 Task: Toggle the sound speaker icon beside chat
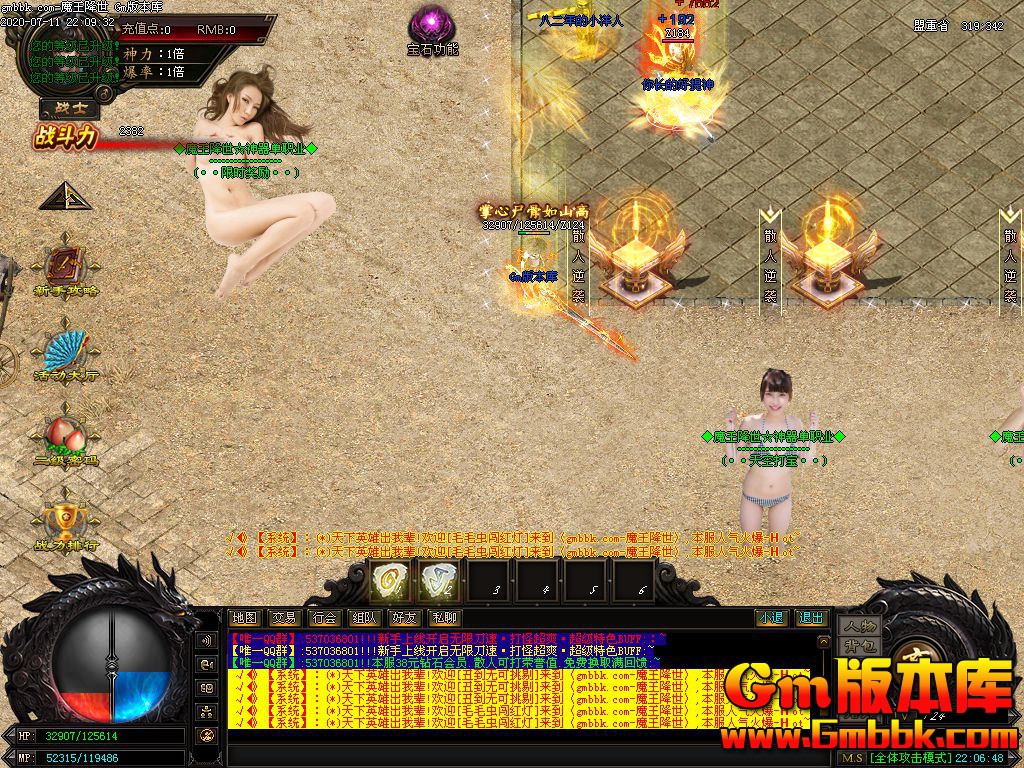click(207, 640)
